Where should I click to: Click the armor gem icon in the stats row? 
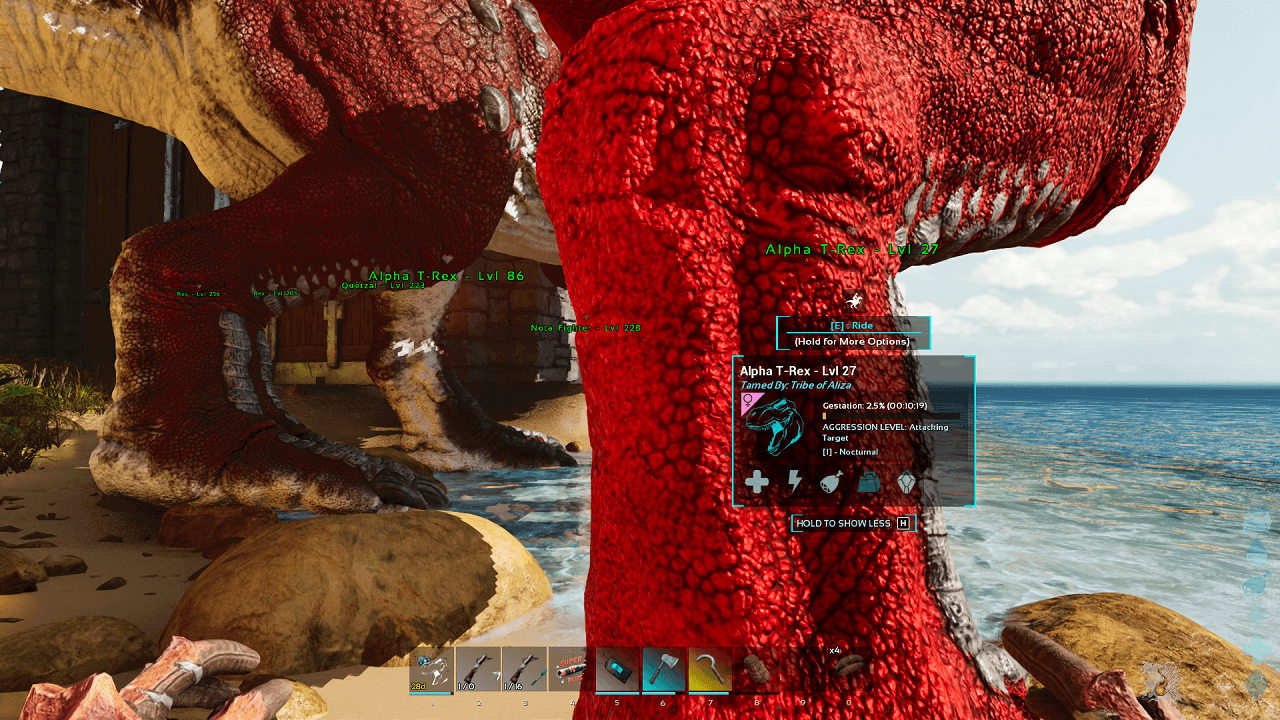906,482
